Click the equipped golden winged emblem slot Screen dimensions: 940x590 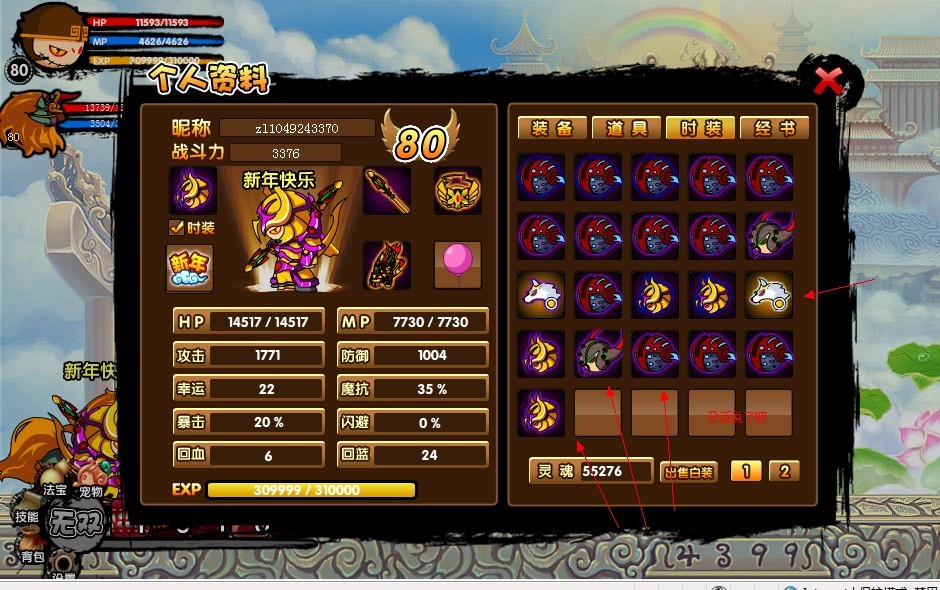click(x=457, y=190)
